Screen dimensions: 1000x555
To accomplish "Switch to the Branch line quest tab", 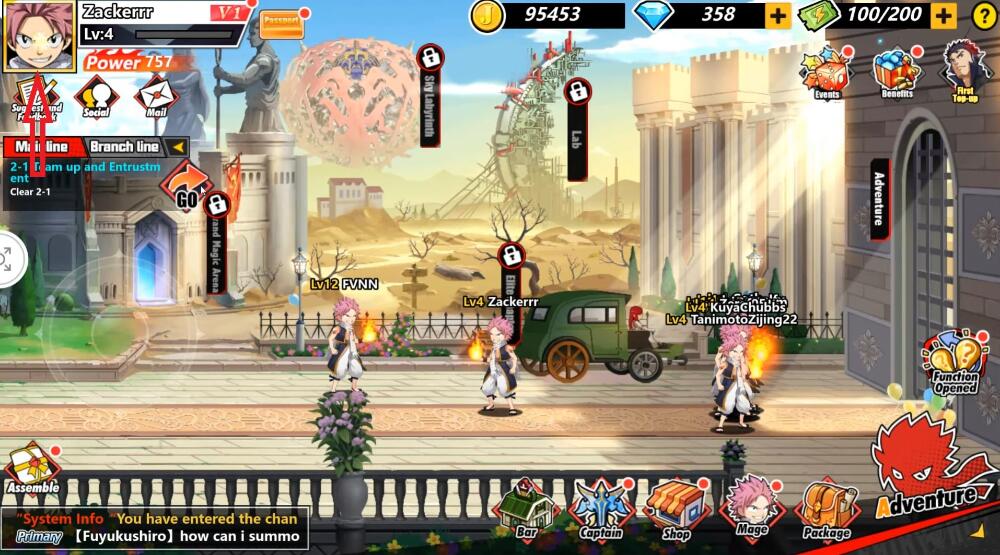I will (x=125, y=147).
